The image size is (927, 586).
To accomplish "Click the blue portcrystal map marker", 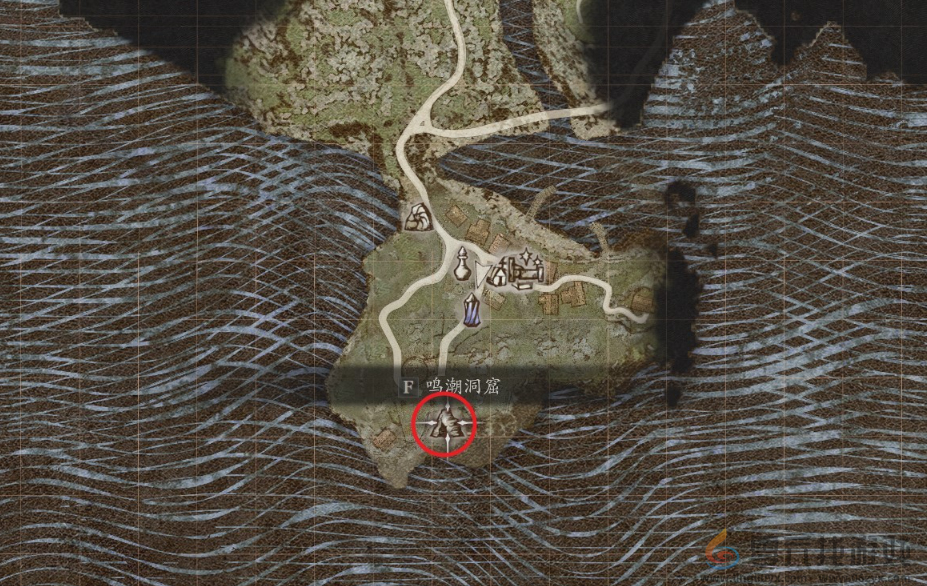I will (472, 311).
